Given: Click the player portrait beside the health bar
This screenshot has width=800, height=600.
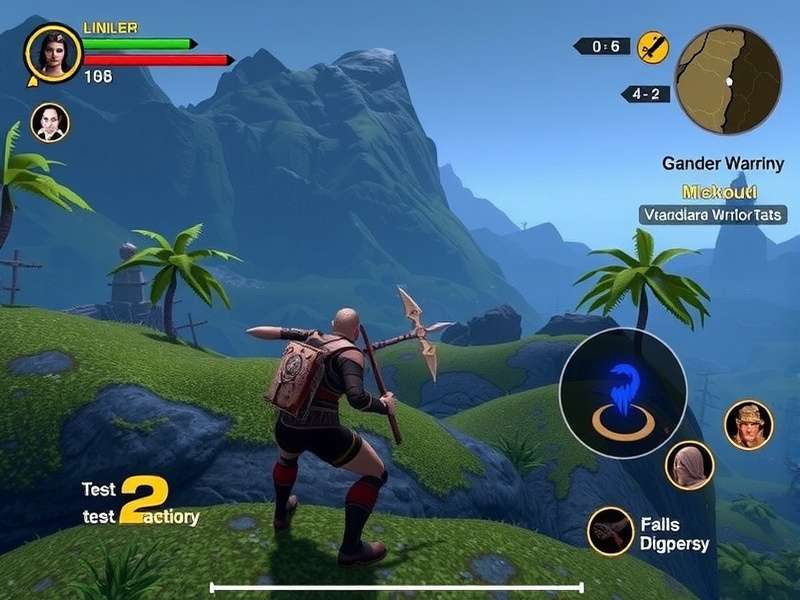Looking at the screenshot, I should 52,52.
